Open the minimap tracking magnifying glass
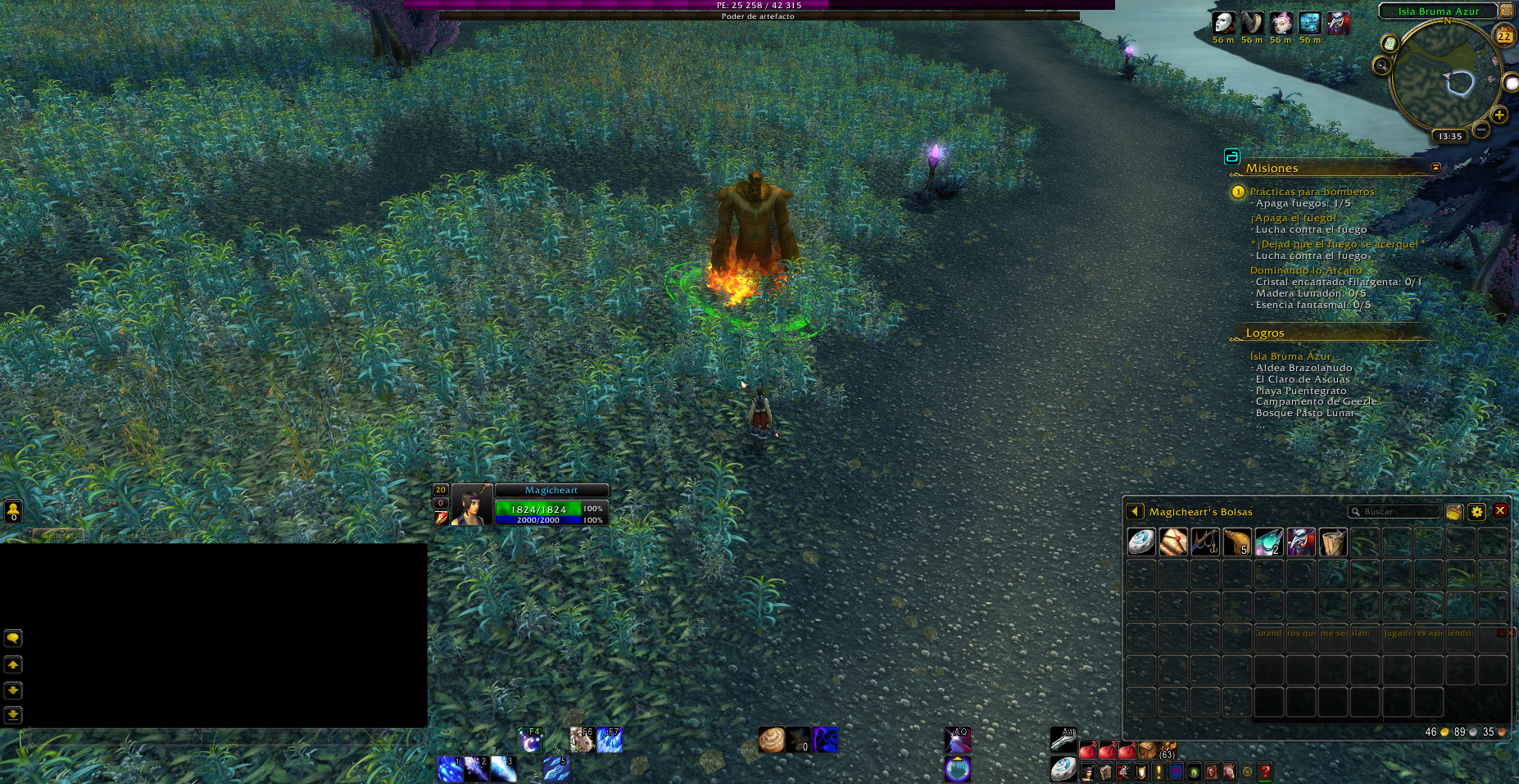The height and width of the screenshot is (784, 1519). click(x=1382, y=65)
